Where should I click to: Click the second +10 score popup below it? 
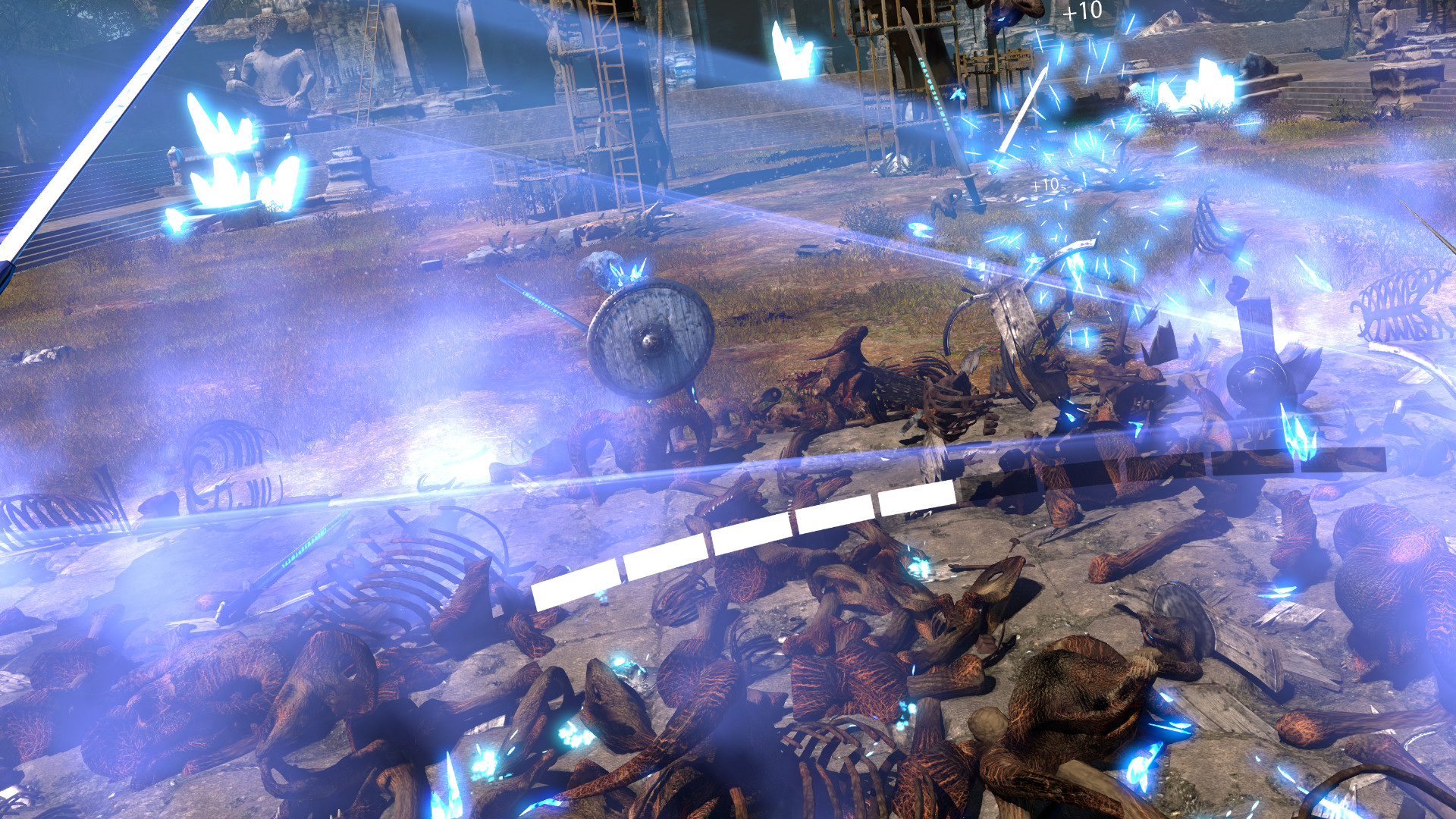point(1045,184)
